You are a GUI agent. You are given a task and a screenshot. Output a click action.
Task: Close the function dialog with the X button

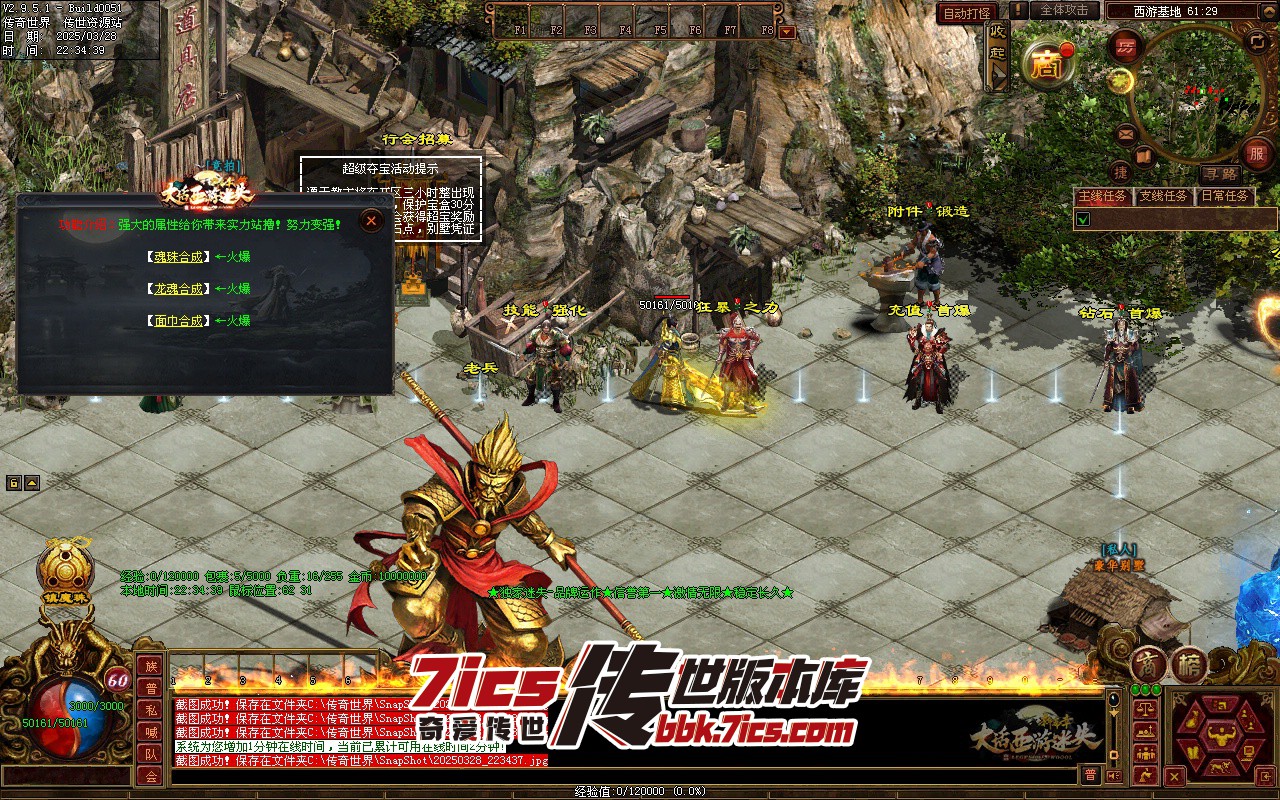(371, 221)
